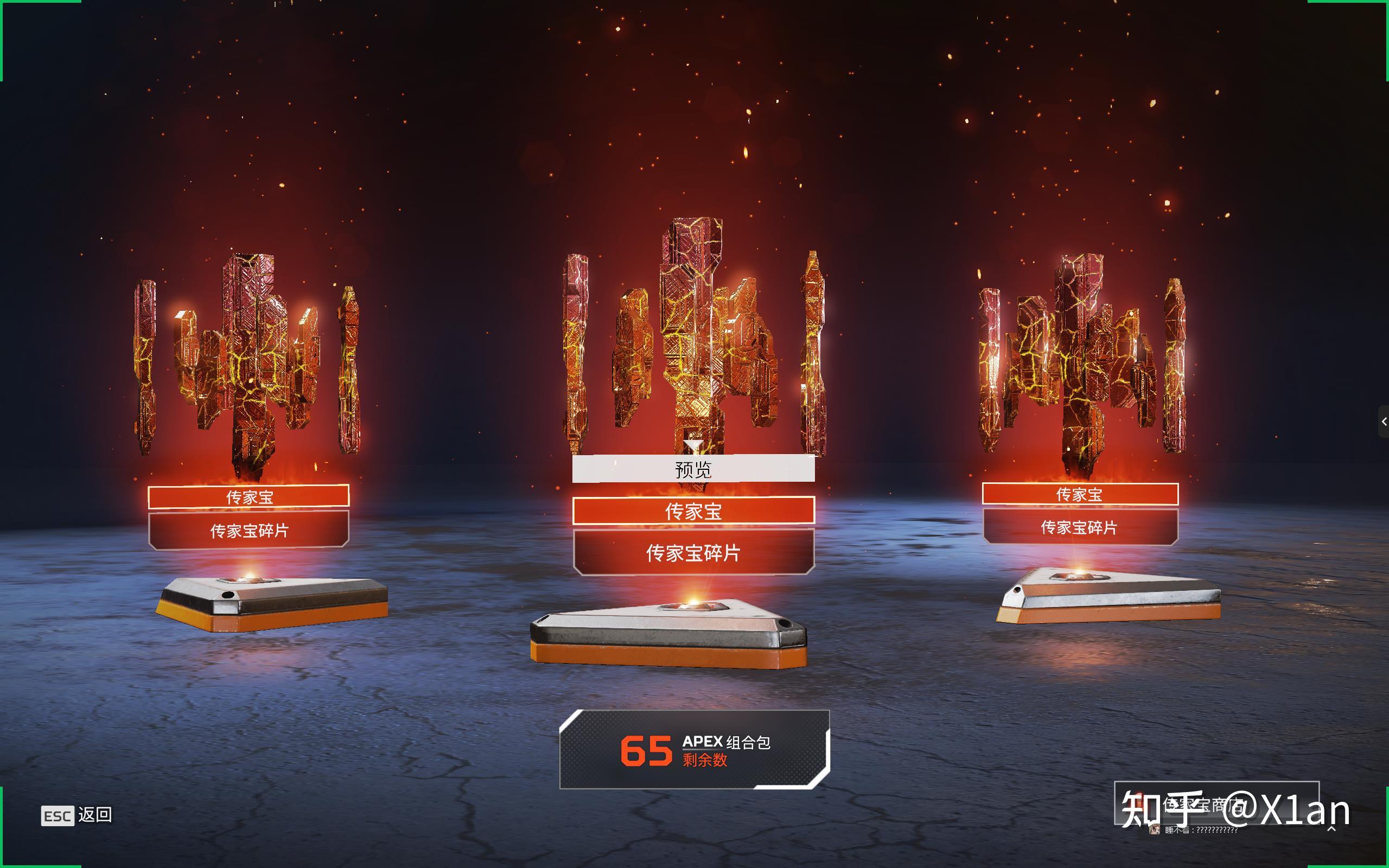Screen dimensions: 1389x868
Task: Select the left 传家宝碎片 reward card
Action: click(x=249, y=530)
